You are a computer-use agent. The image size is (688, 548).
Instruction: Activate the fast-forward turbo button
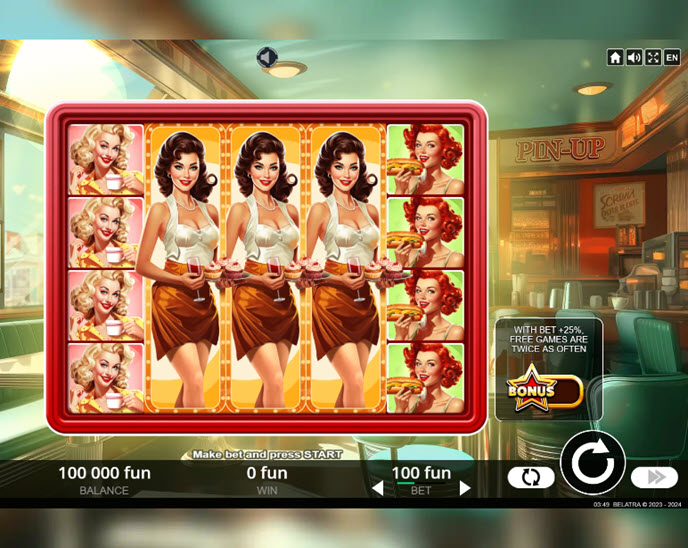[x=655, y=477]
